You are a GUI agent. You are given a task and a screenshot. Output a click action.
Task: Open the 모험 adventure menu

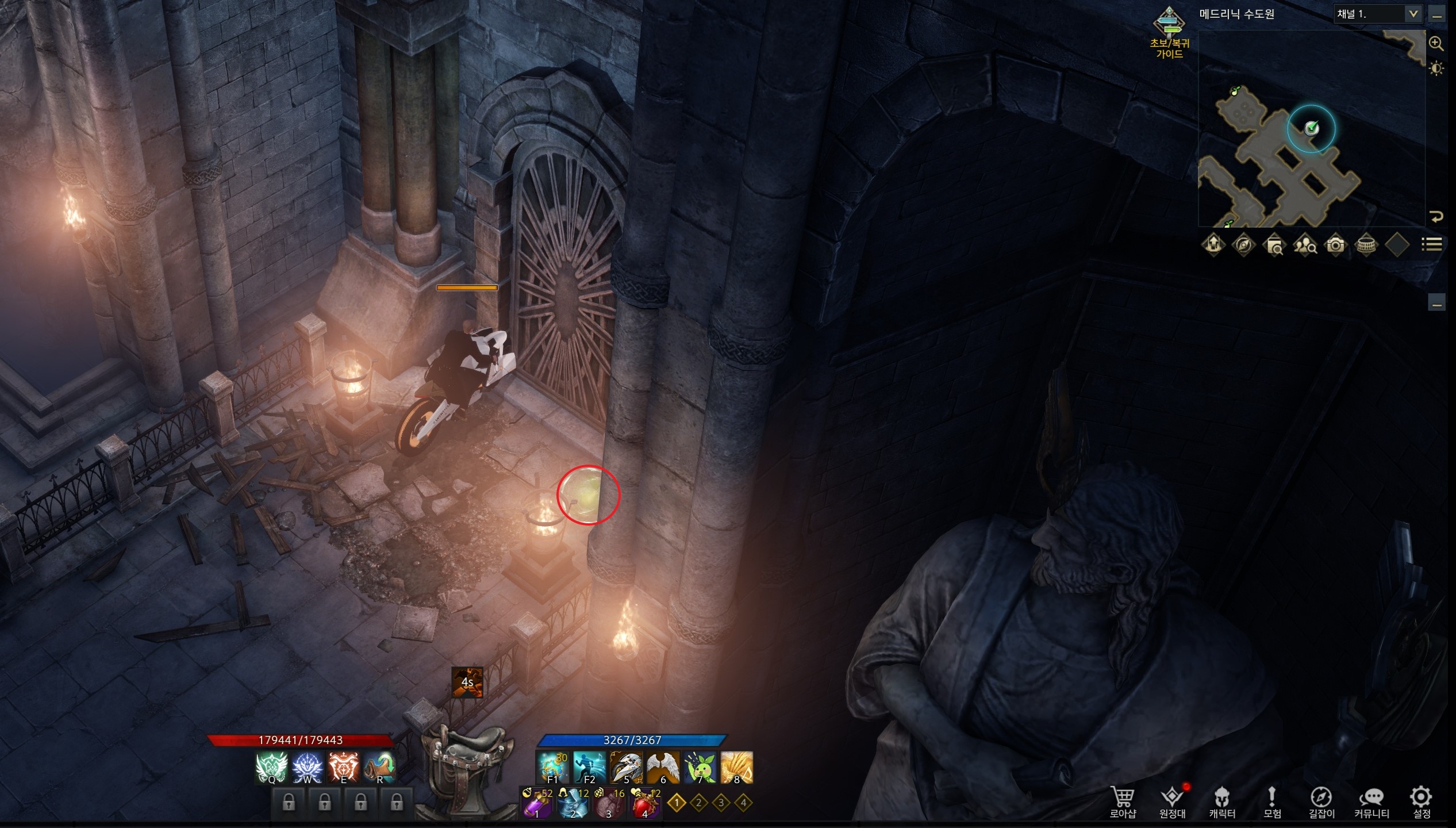tap(1272, 802)
